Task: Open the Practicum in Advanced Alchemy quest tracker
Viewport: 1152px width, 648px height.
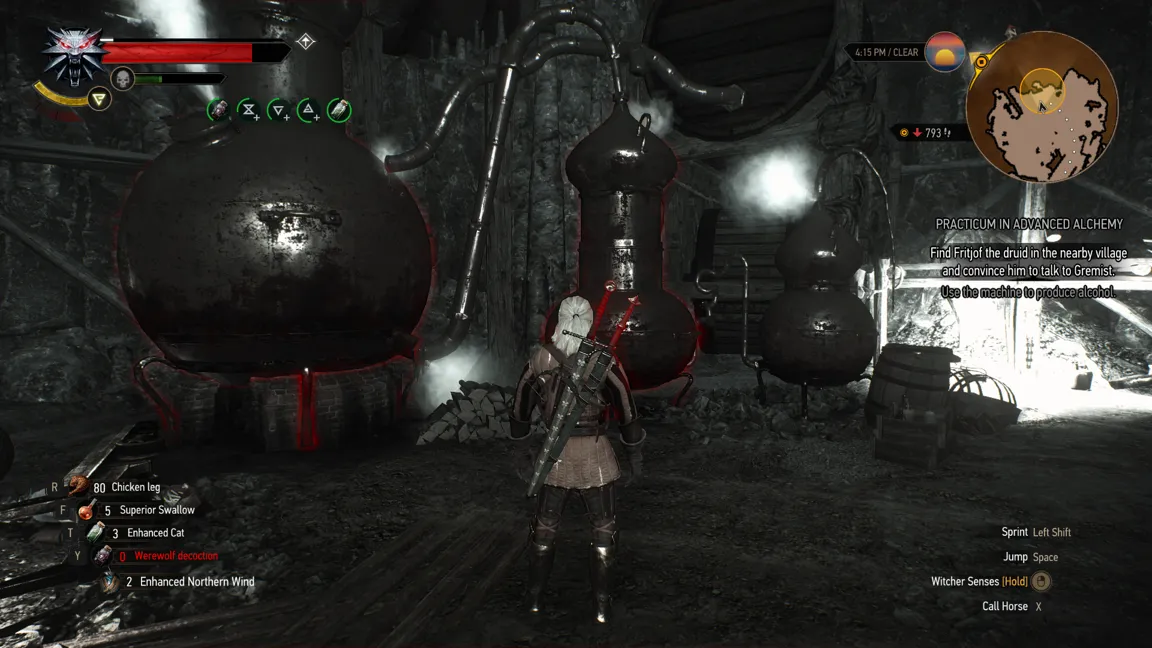Action: pyautogui.click(x=1029, y=224)
